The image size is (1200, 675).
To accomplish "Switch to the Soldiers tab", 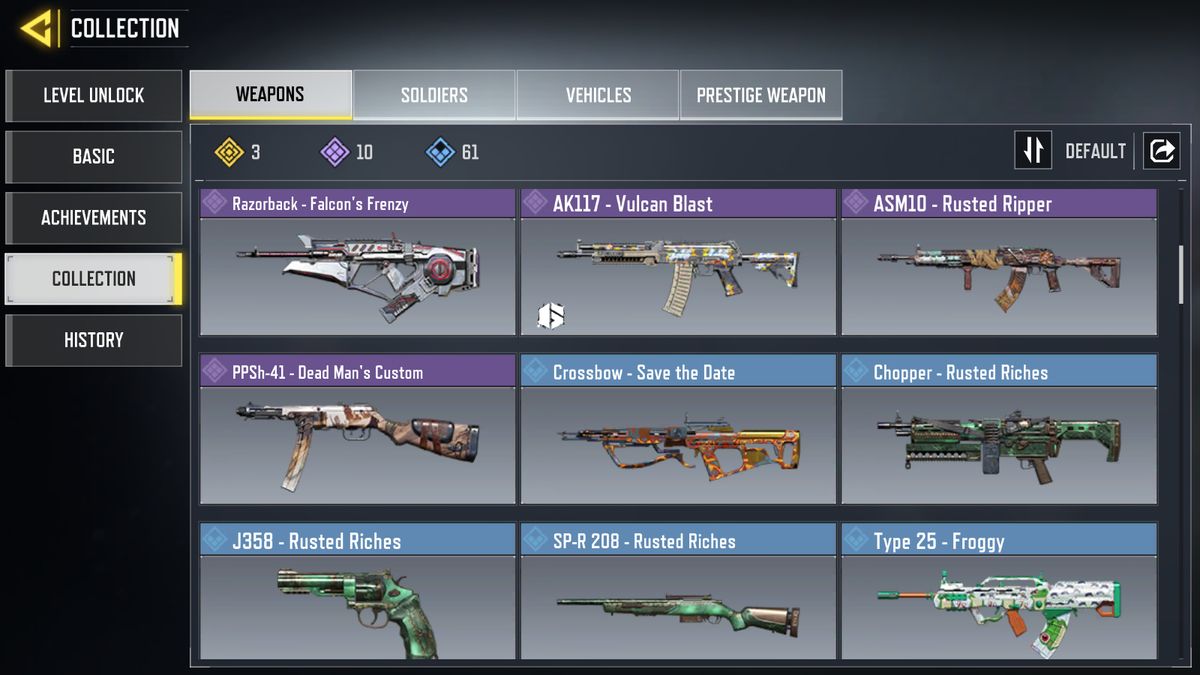I will 434,95.
